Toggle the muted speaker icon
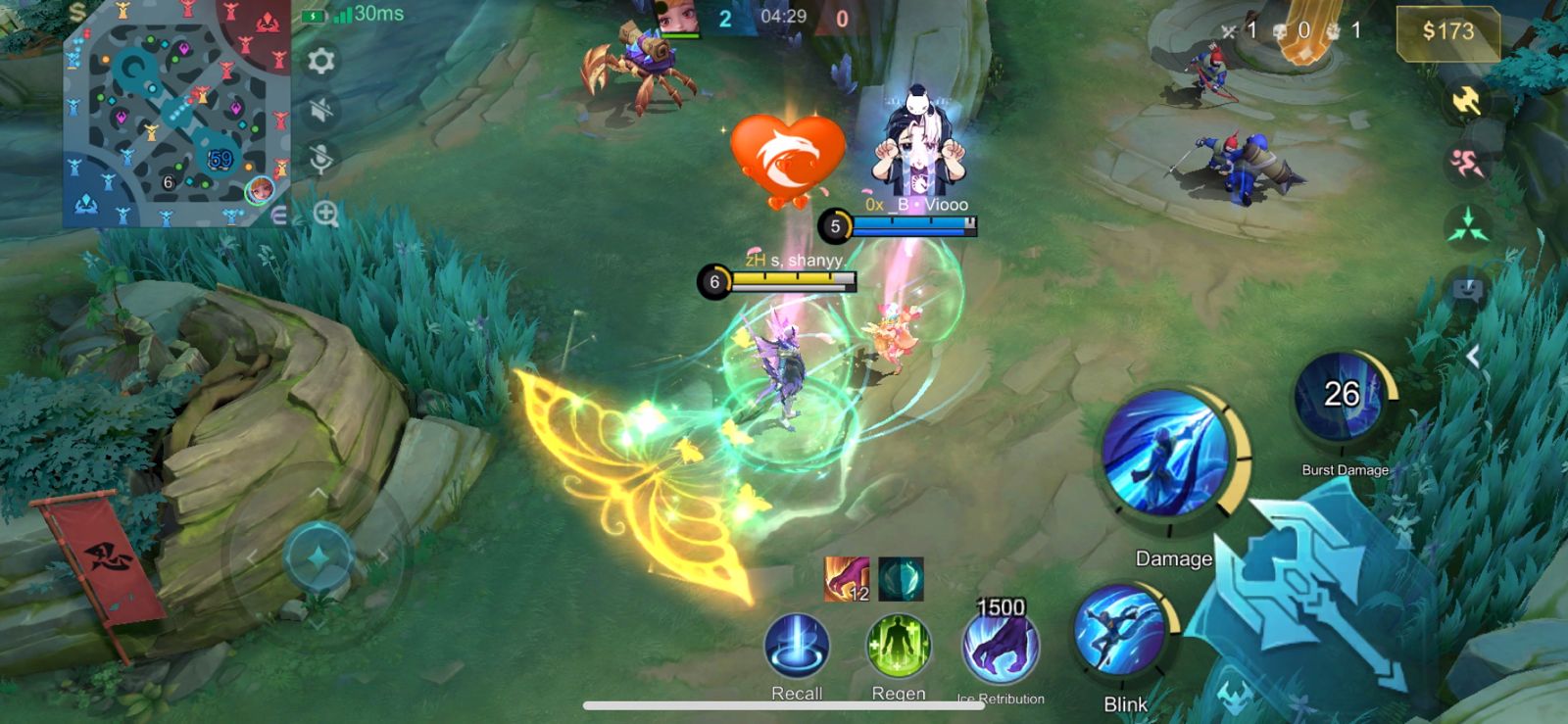The image size is (1568, 724). tap(320, 110)
